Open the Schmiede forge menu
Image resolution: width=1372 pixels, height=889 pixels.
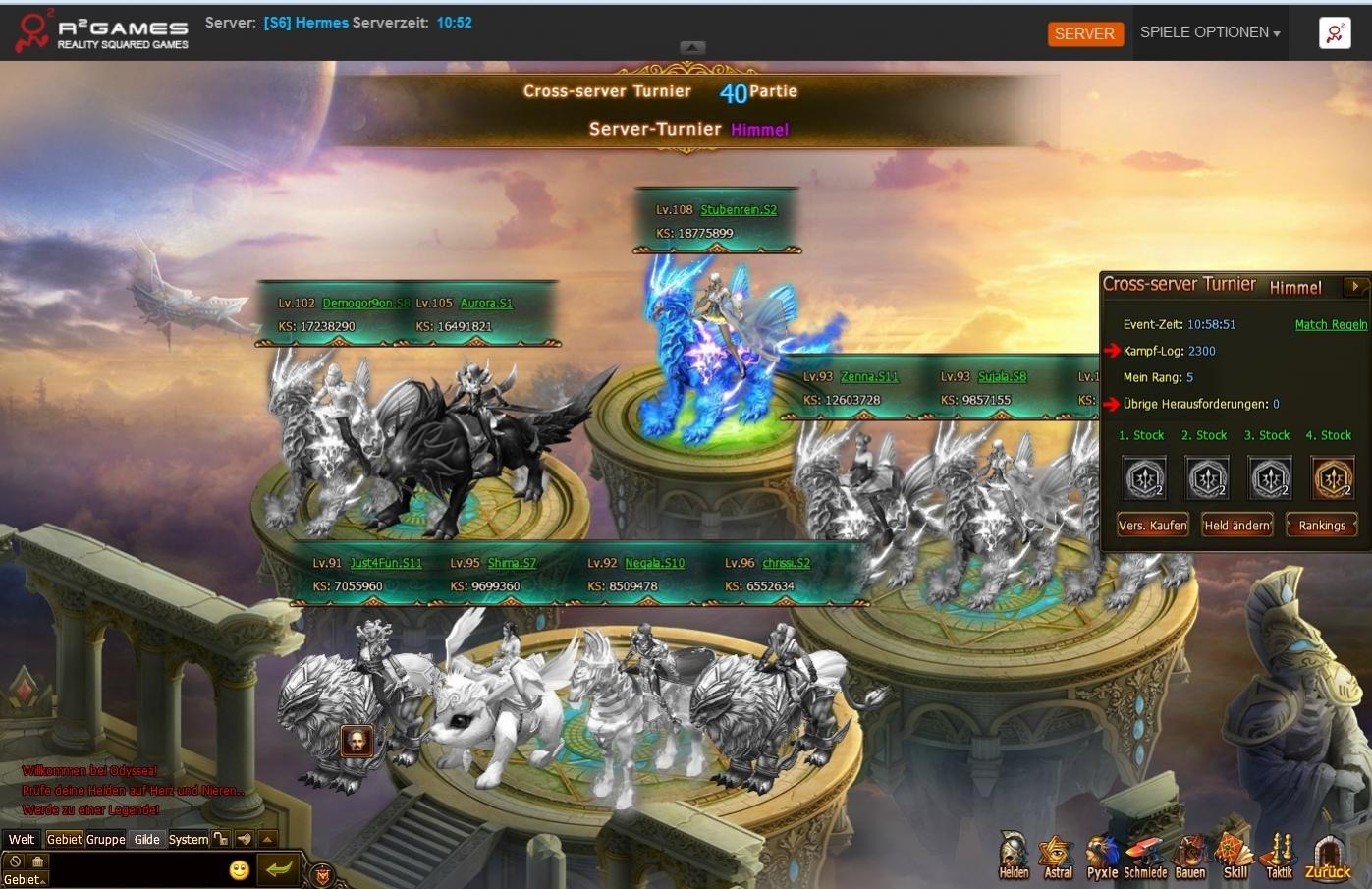coord(1145,857)
